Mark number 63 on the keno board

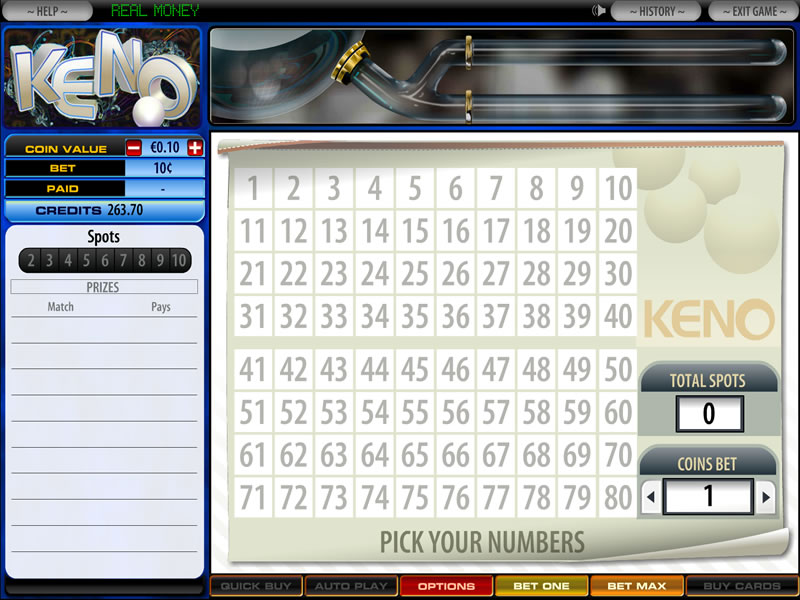[334, 455]
